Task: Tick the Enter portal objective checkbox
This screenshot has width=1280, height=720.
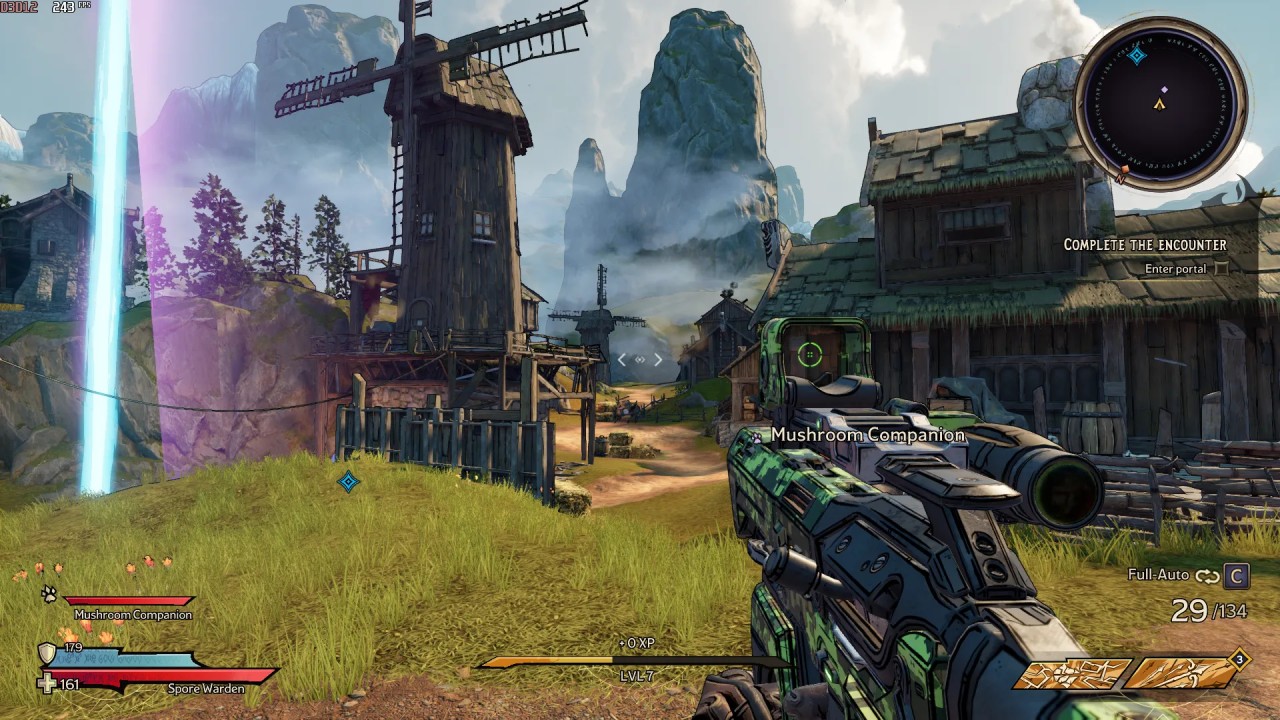Action: [x=1219, y=268]
